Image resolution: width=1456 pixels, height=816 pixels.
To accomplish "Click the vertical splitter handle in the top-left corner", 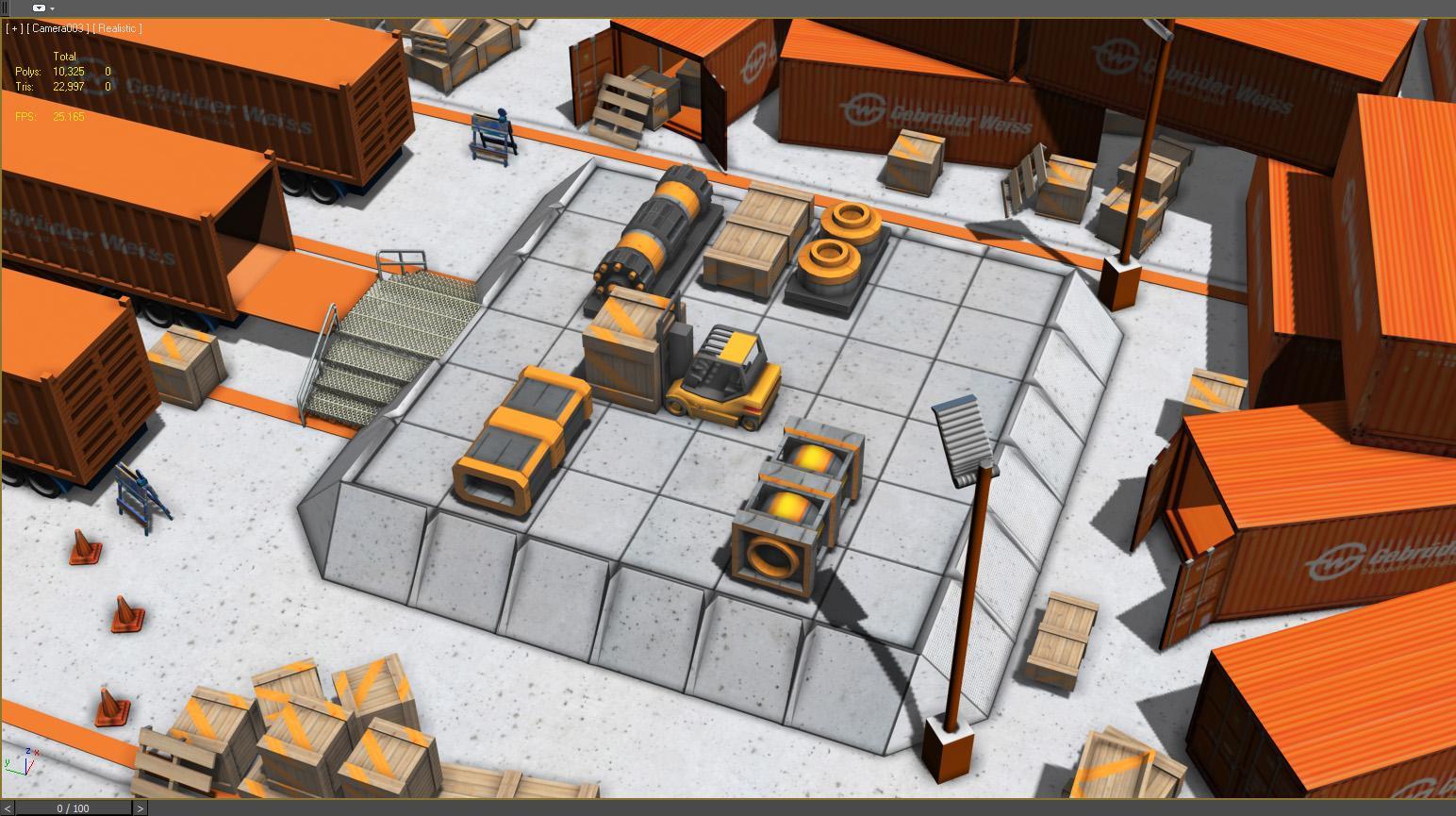I will [4, 8].
